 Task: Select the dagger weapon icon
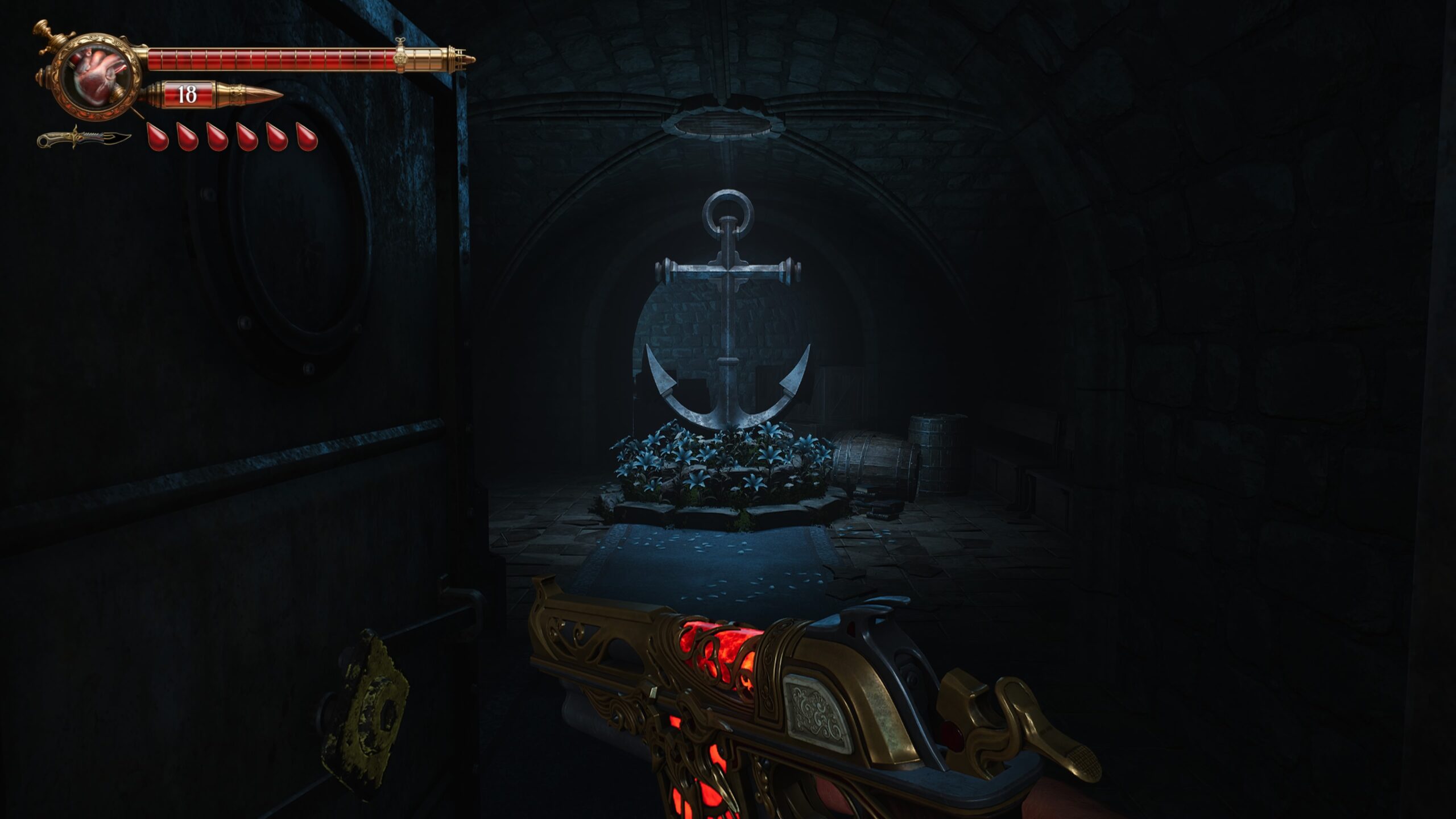tap(84, 138)
